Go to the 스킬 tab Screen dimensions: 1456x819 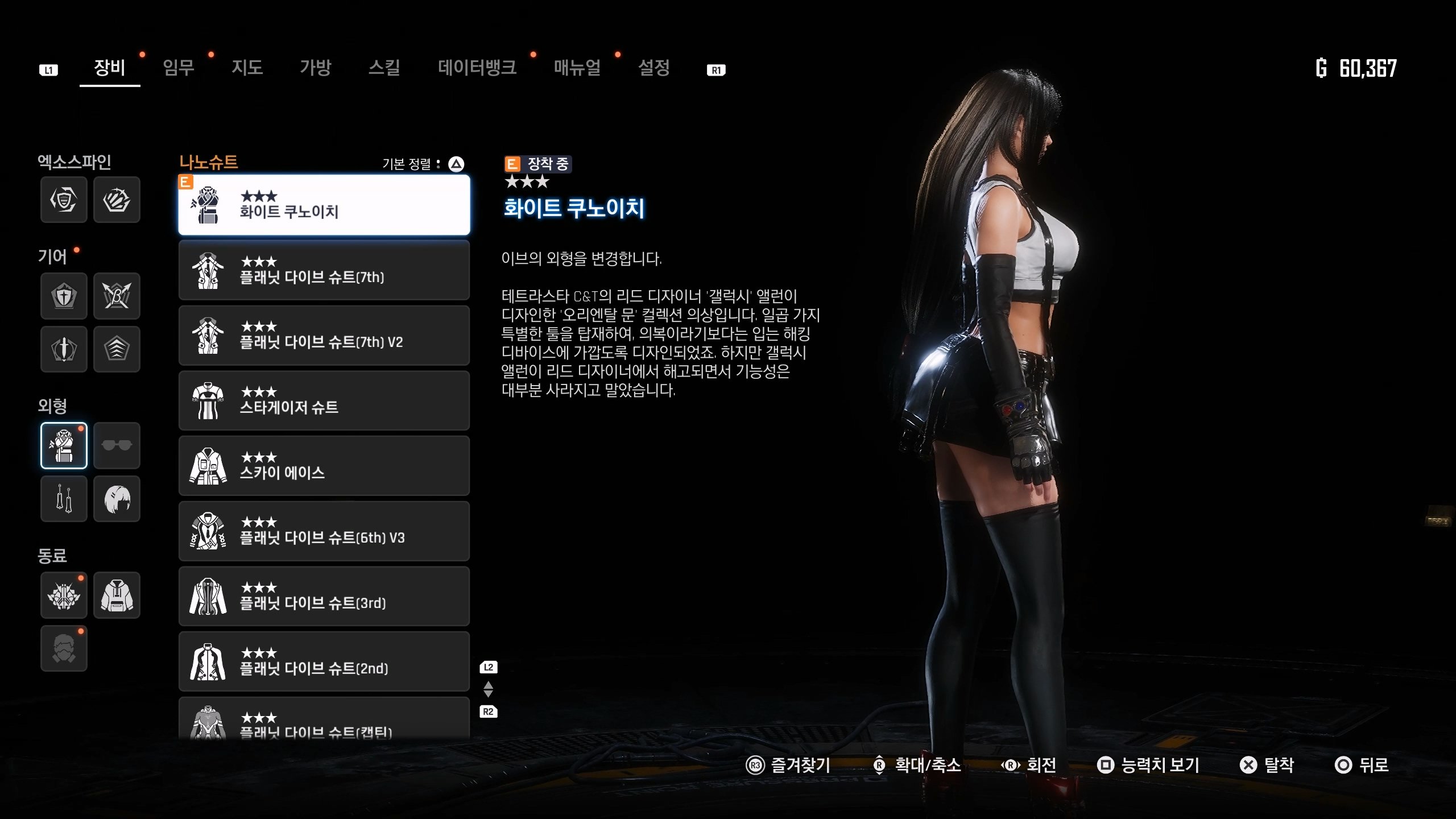[x=384, y=68]
